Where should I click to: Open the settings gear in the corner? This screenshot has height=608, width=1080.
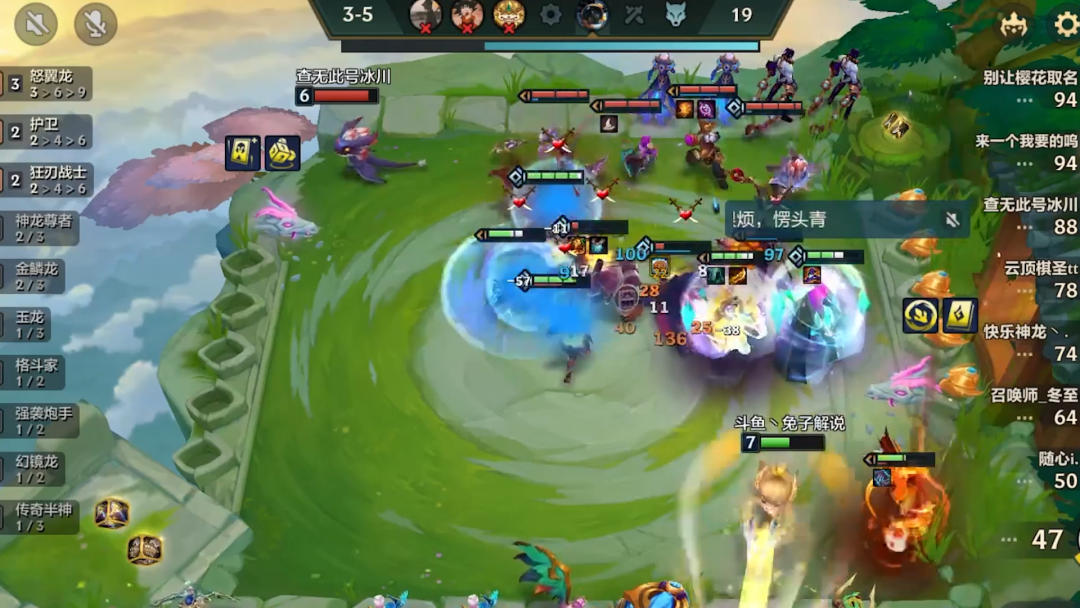pyautogui.click(x=1066, y=24)
